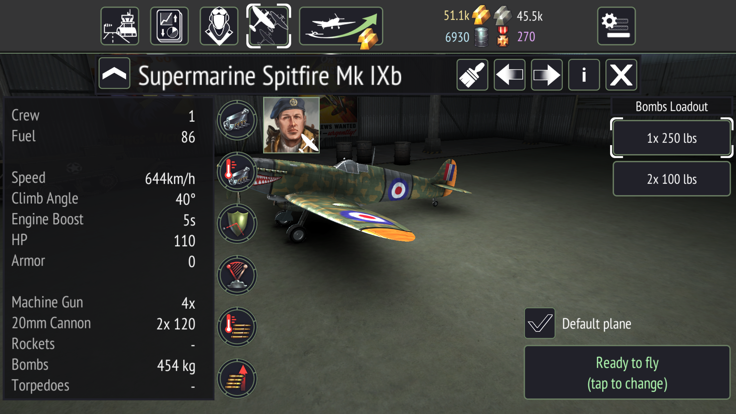Switch to the previous plane
This screenshot has width=736, height=414.
click(x=509, y=75)
